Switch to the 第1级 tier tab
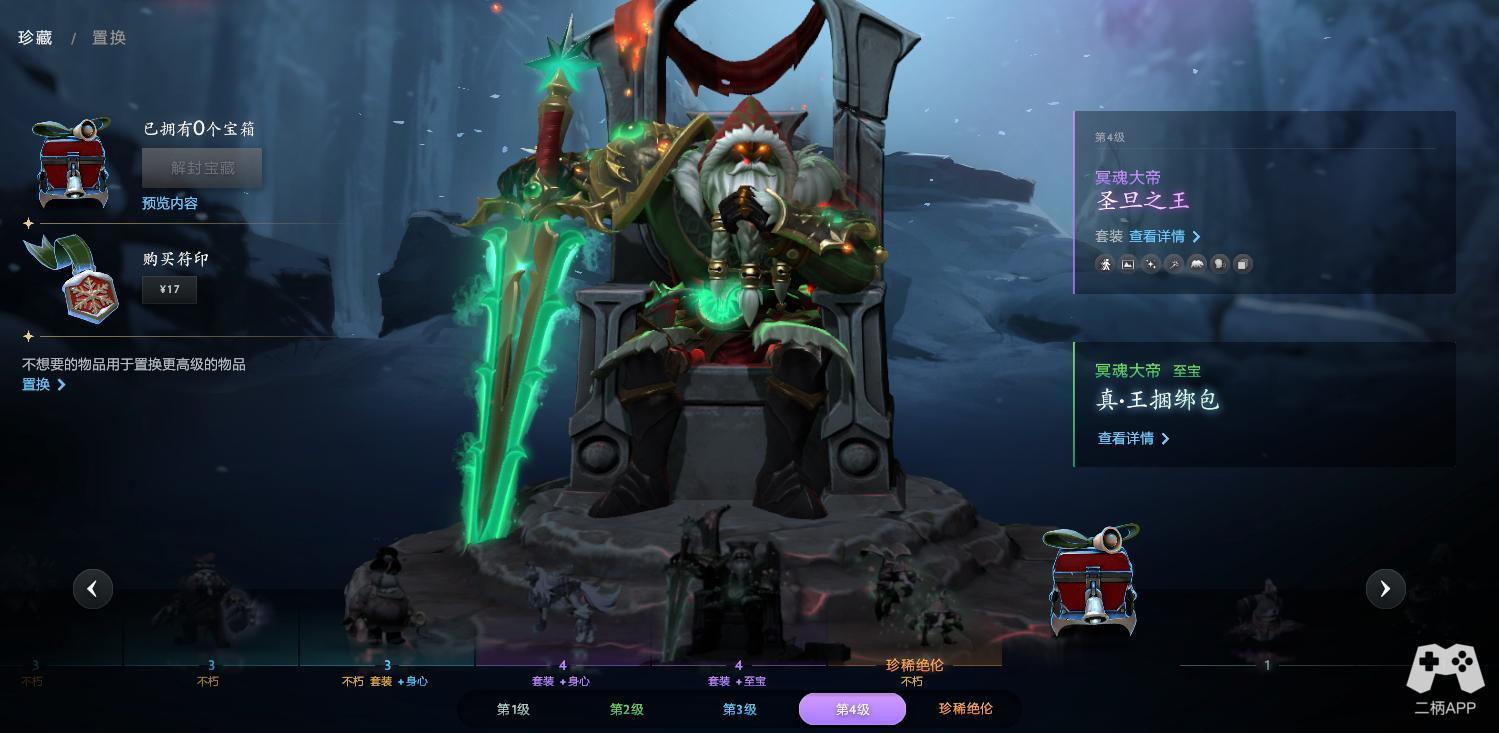 (513, 709)
